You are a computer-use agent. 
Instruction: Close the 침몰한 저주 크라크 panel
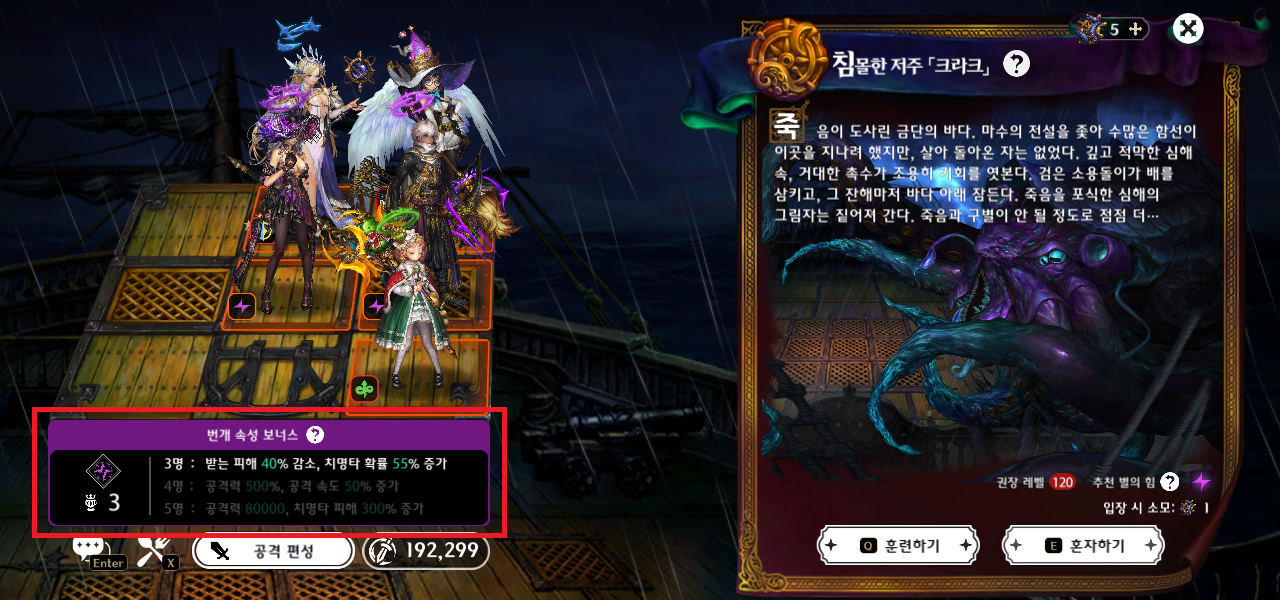click(1187, 28)
